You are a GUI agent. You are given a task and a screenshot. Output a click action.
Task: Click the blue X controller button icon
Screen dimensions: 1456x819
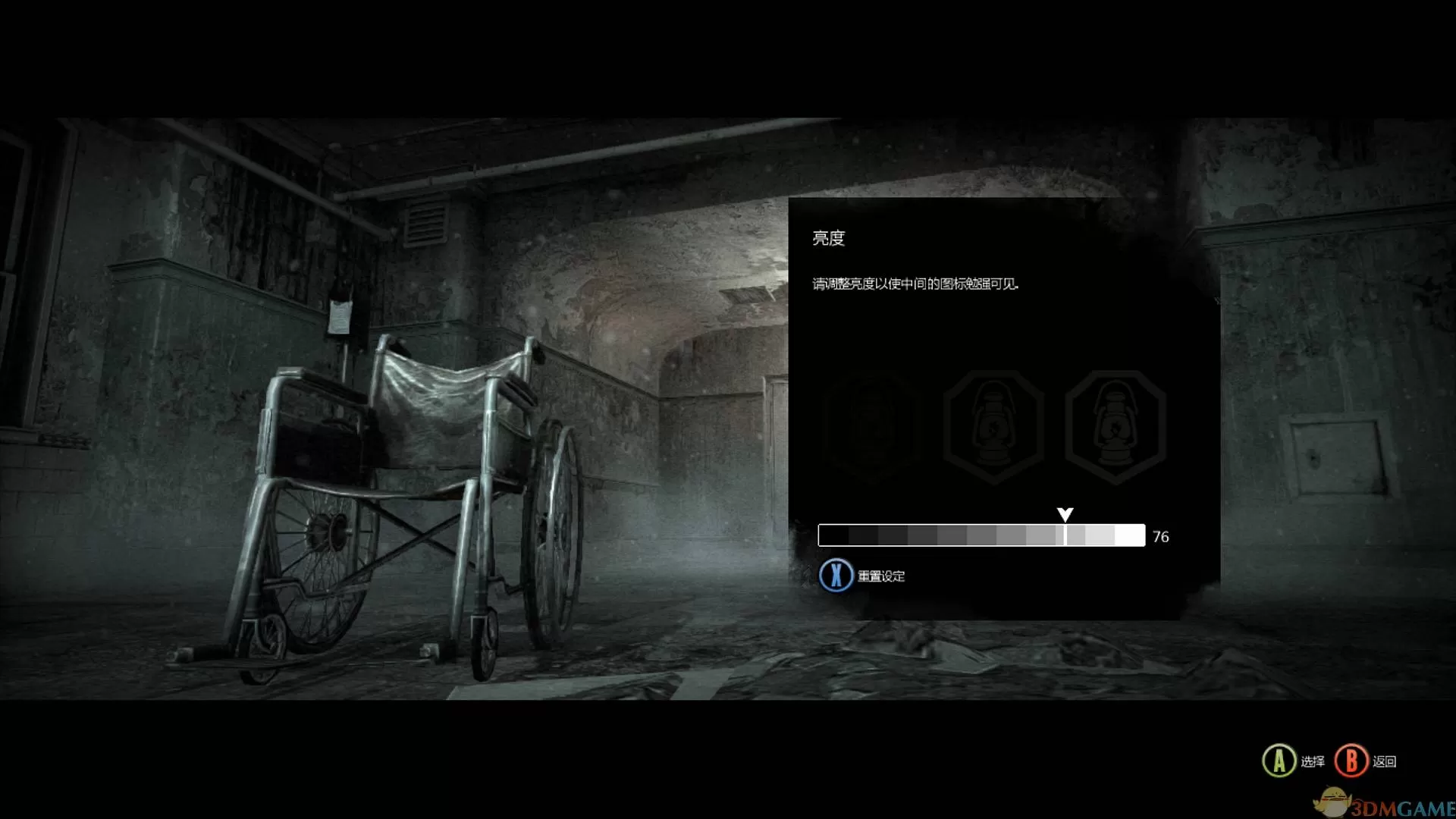coord(836,576)
